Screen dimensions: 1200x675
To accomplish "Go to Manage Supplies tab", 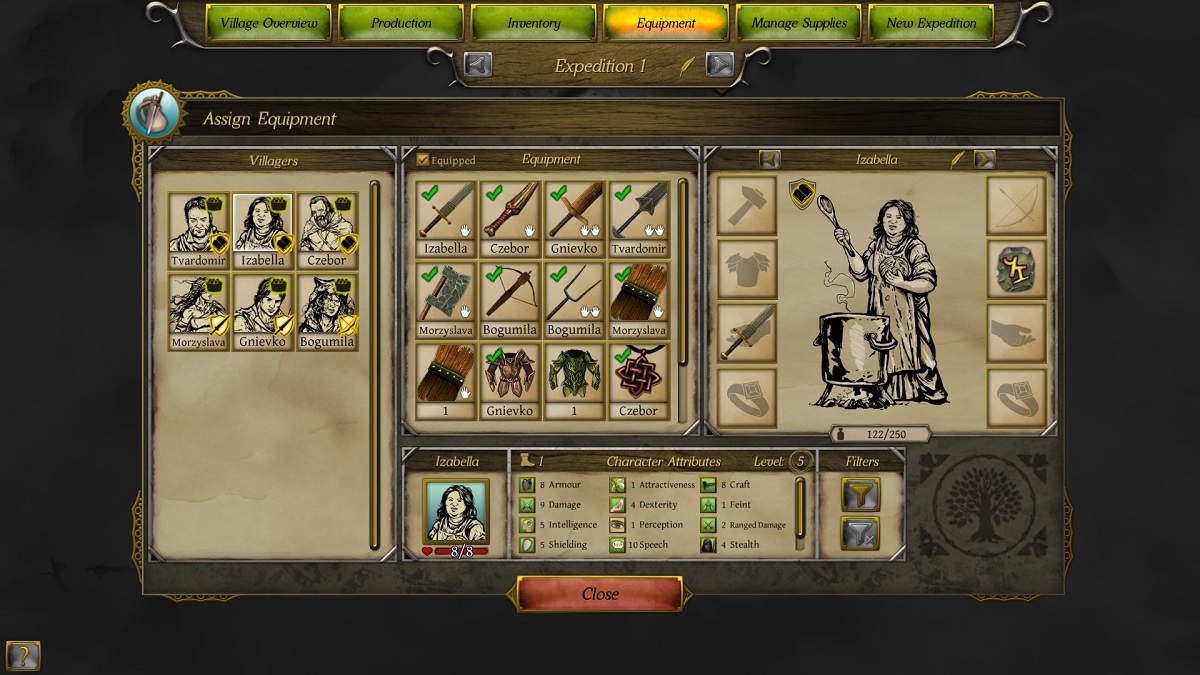I will tap(799, 23).
